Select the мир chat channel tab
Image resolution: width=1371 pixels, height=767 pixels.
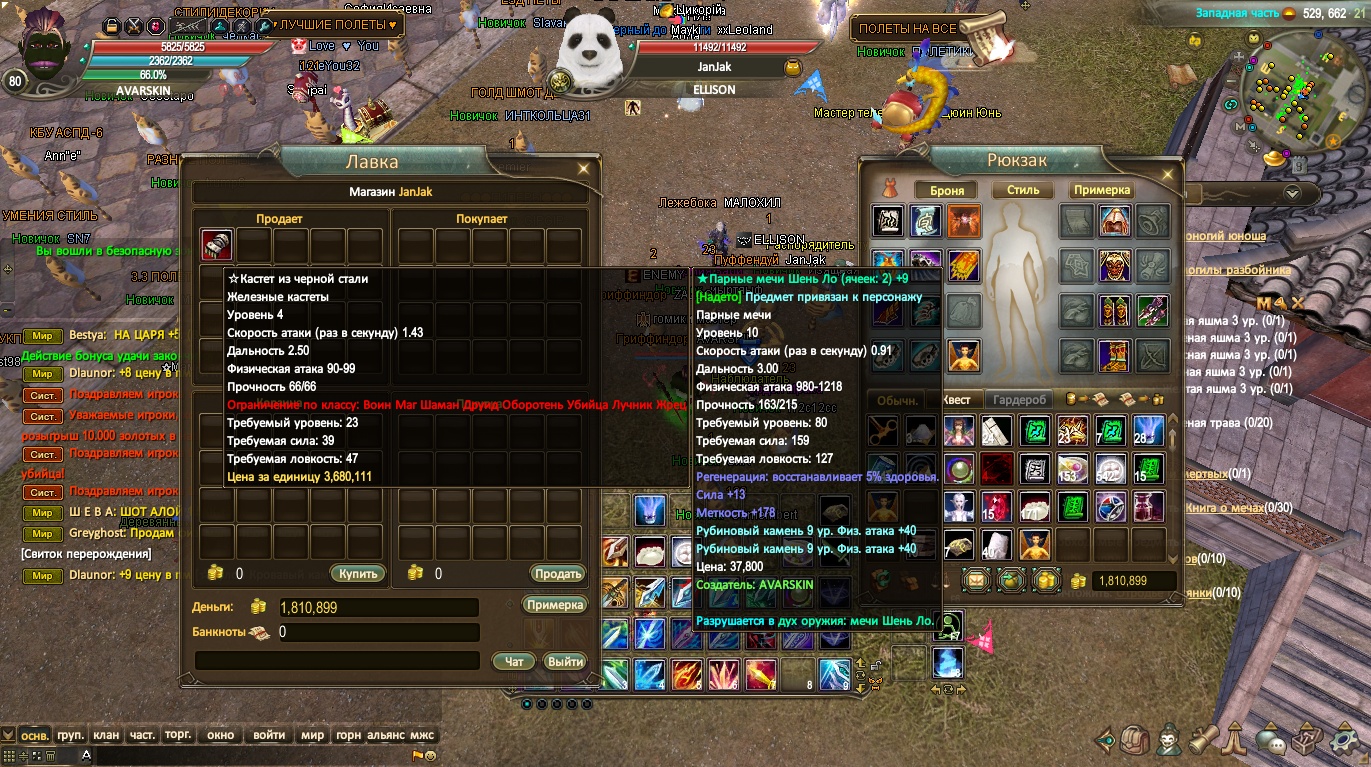point(313,735)
